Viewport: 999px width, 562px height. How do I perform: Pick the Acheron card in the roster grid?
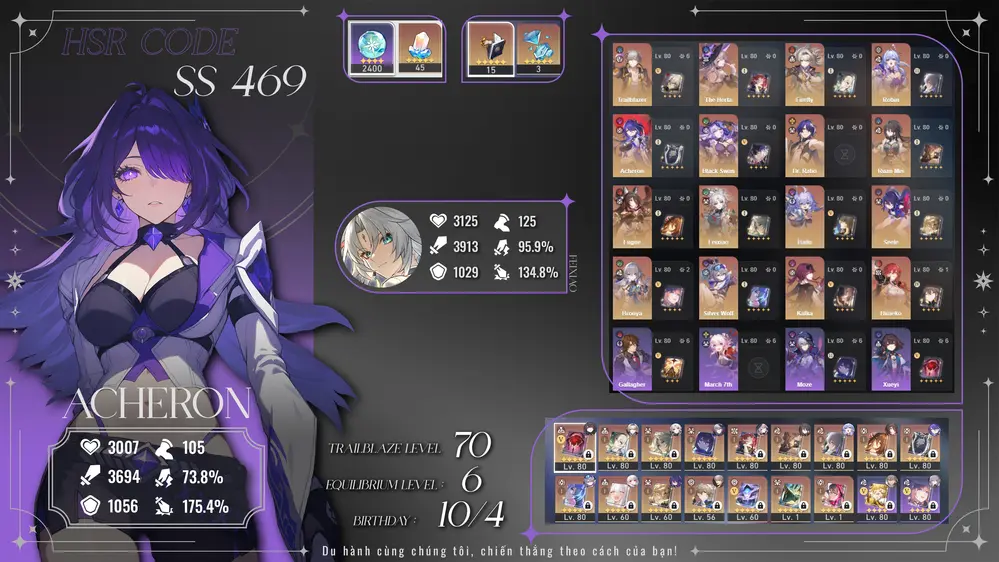[632, 145]
